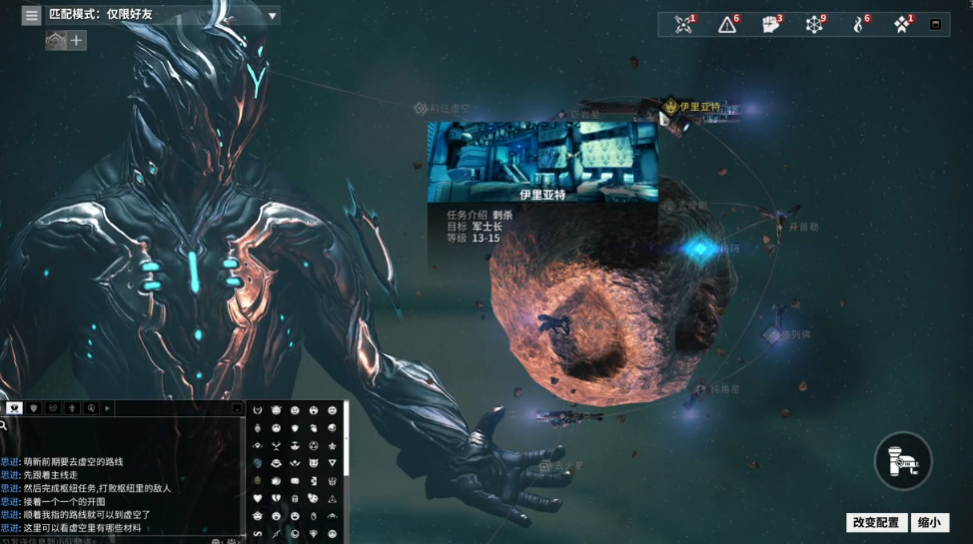Viewport: 973px width, 544px height.
Task: Open the clenched fist syndicate icon
Action: pyautogui.click(x=770, y=24)
